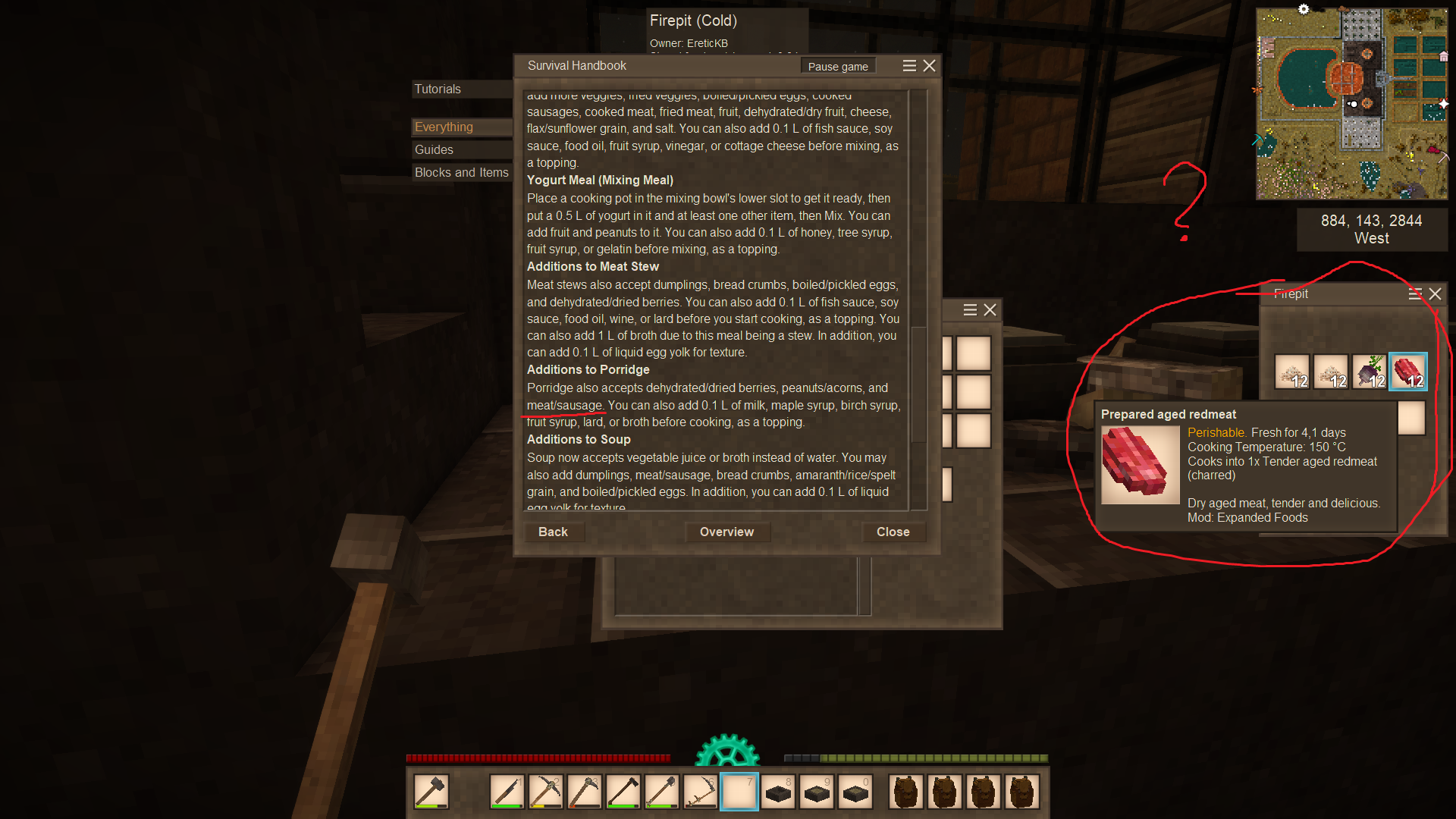Click the minimap
Screen dimensions: 1456x819
pos(1351,104)
